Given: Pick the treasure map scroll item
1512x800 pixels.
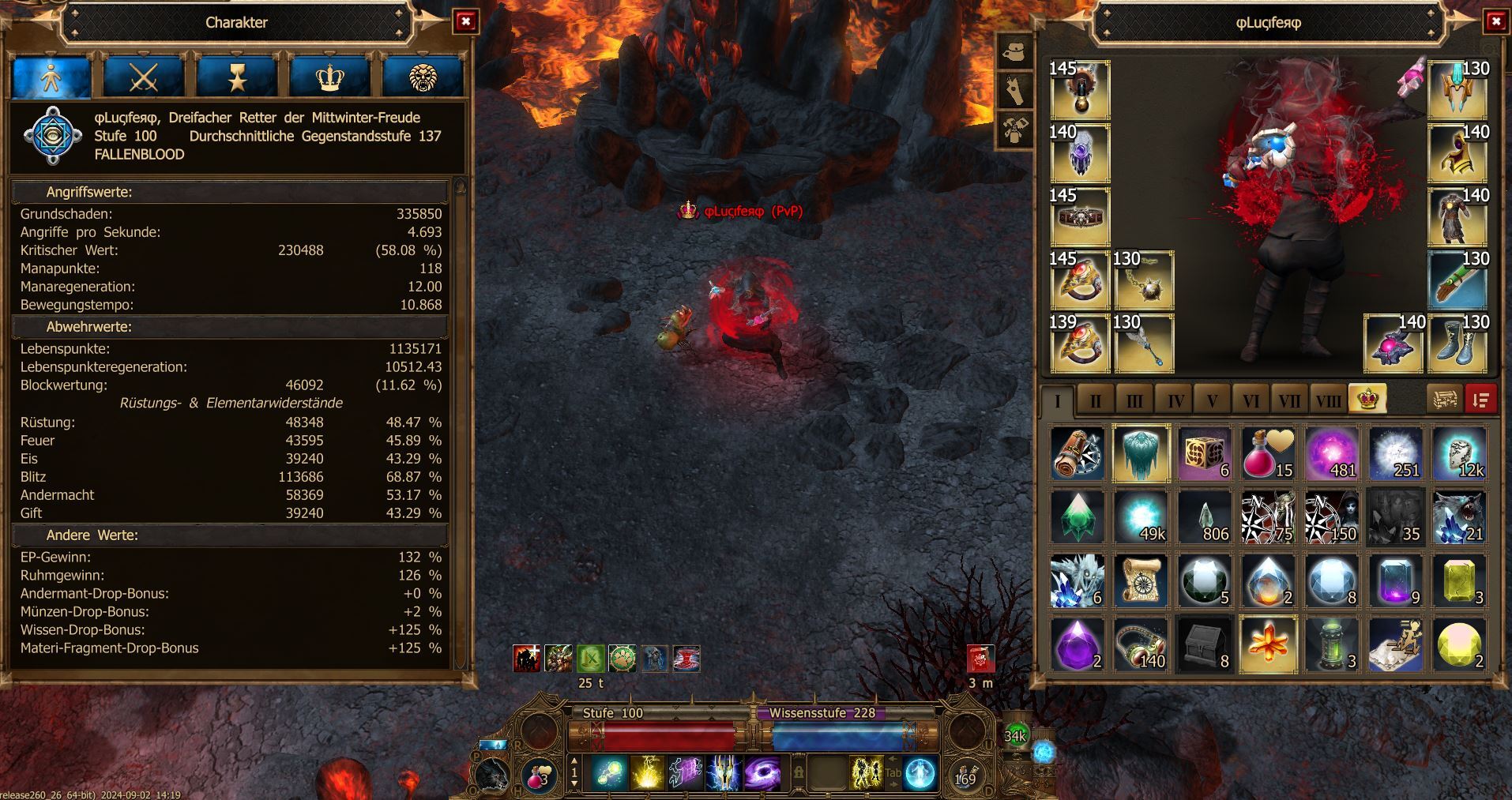Looking at the screenshot, I should pyautogui.click(x=1141, y=580).
